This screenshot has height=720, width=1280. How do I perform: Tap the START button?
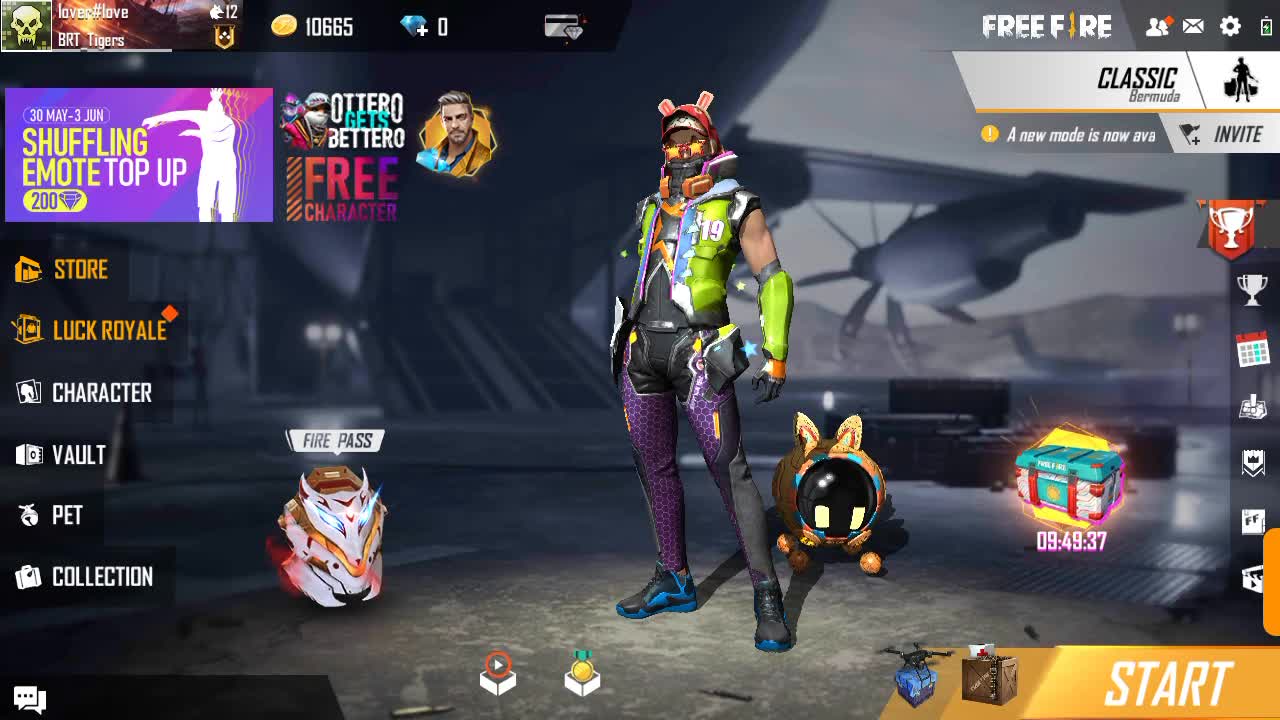tap(1166, 685)
